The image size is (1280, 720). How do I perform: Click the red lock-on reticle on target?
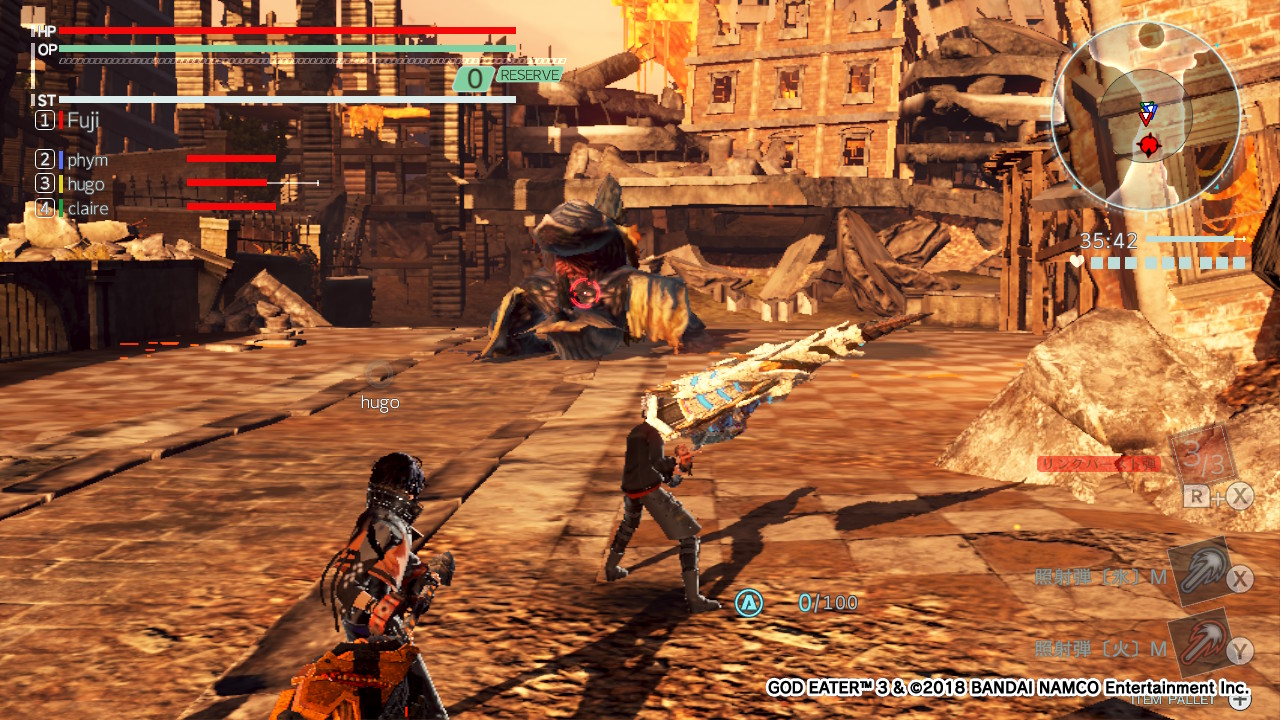pyautogui.click(x=585, y=293)
